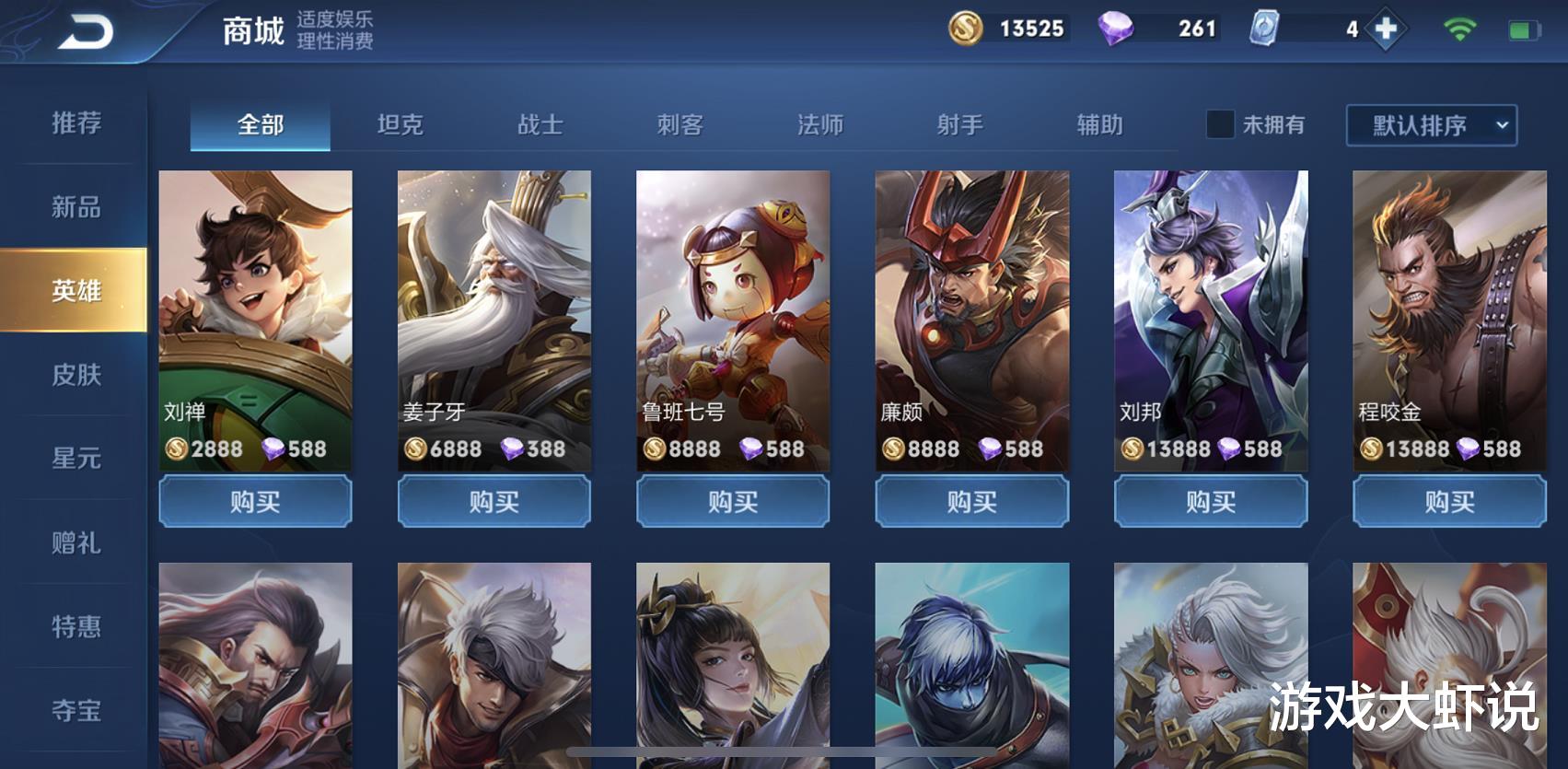1568x769 pixels.
Task: Click the purple diamond currency icon
Action: [1115, 29]
